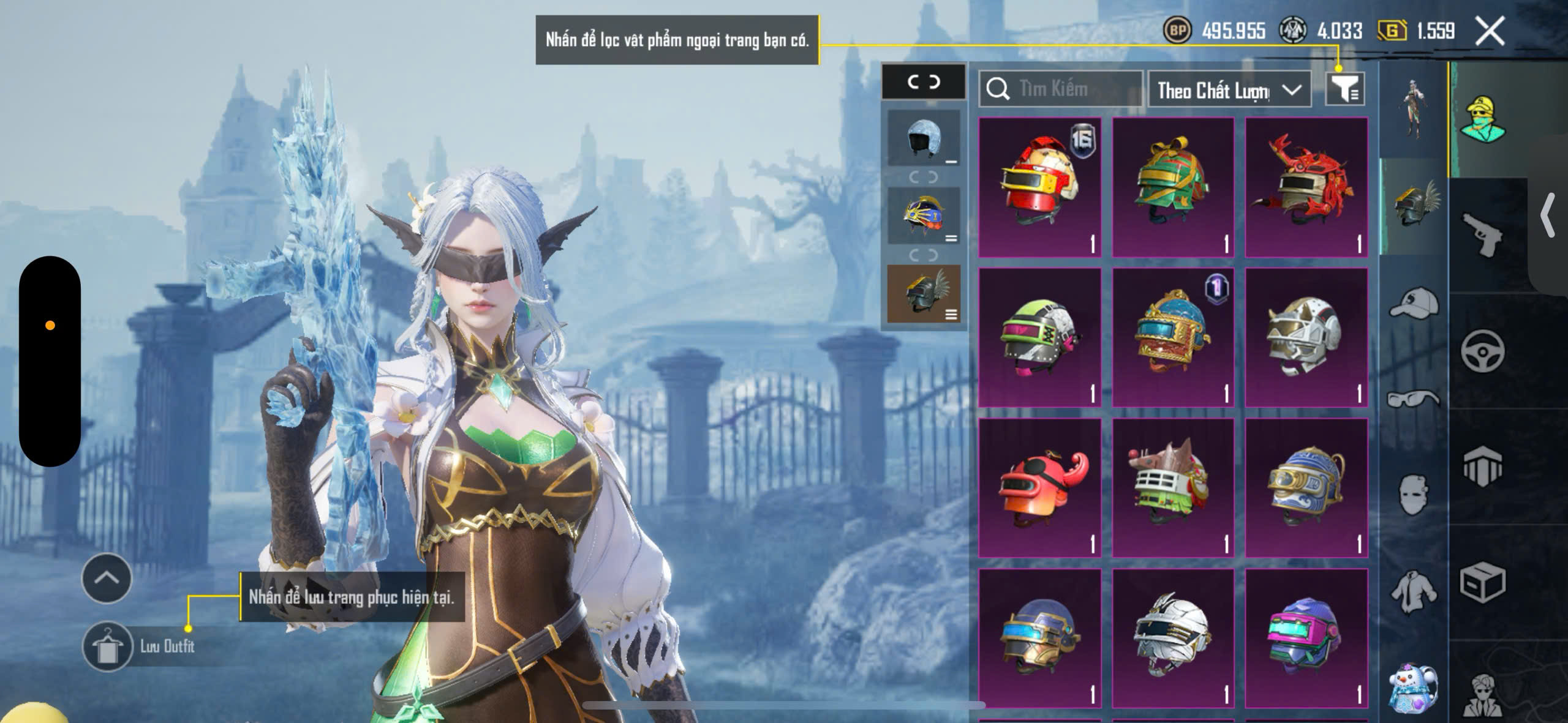The height and width of the screenshot is (723, 1568).
Task: Switch to the steering wheel vehicle tab
Action: [x=1482, y=351]
